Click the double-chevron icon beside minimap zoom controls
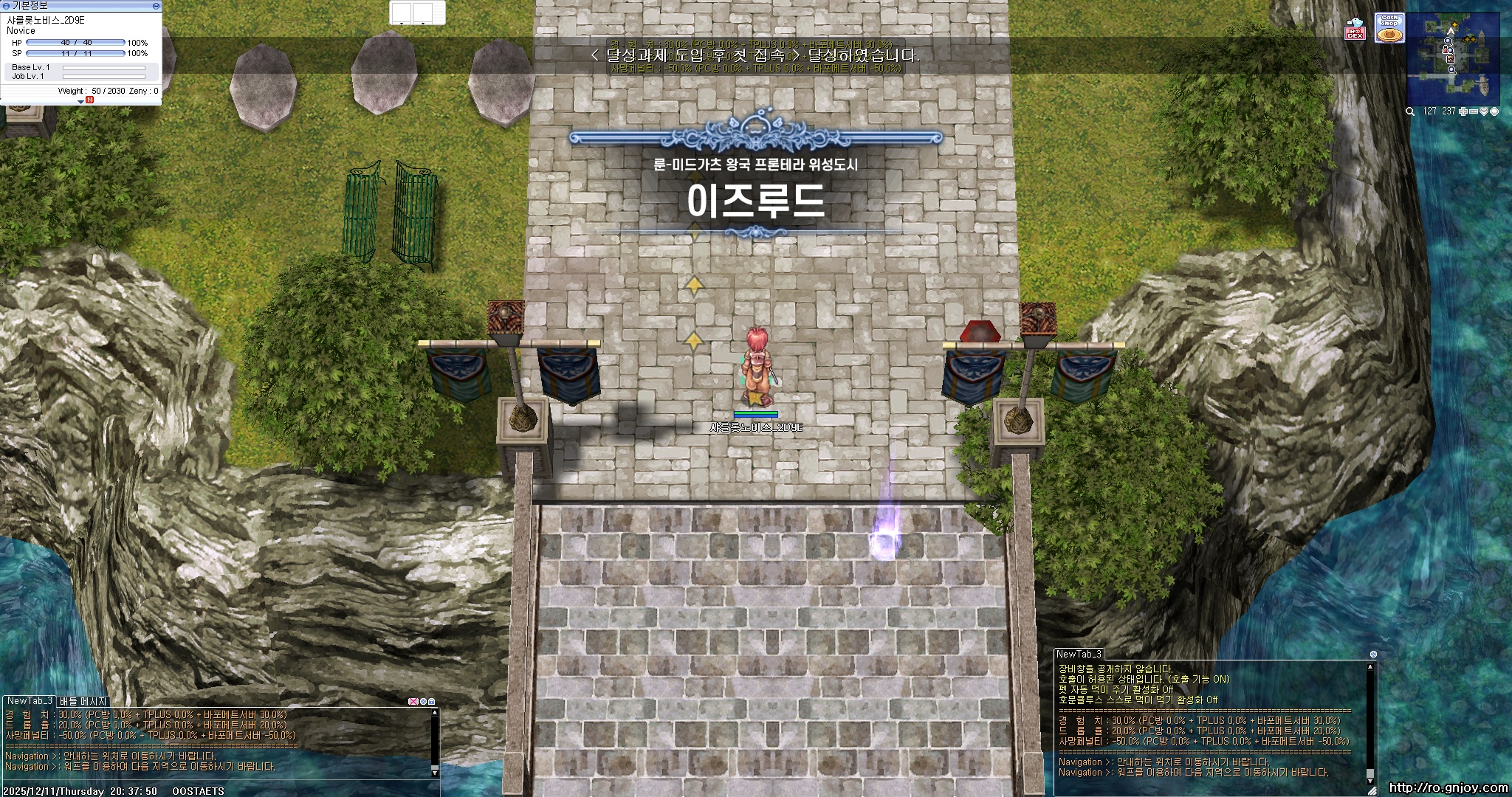 1484,111
